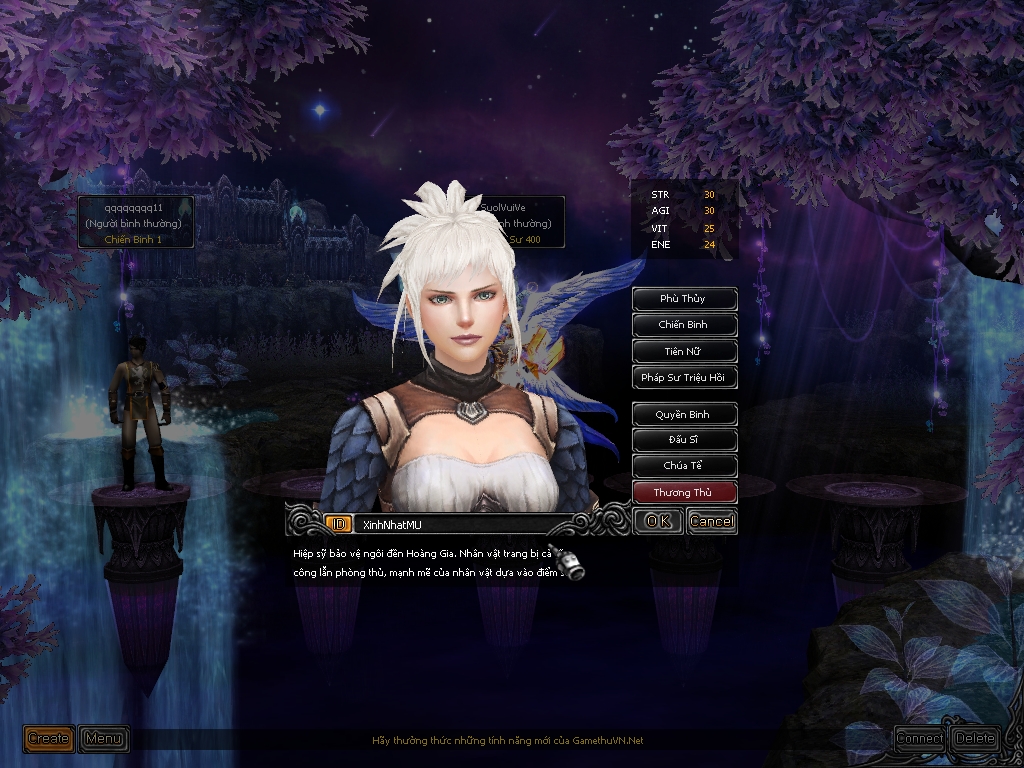This screenshot has height=768, width=1024.
Task: Select the Đấu Sĩ class
Action: (x=684, y=440)
